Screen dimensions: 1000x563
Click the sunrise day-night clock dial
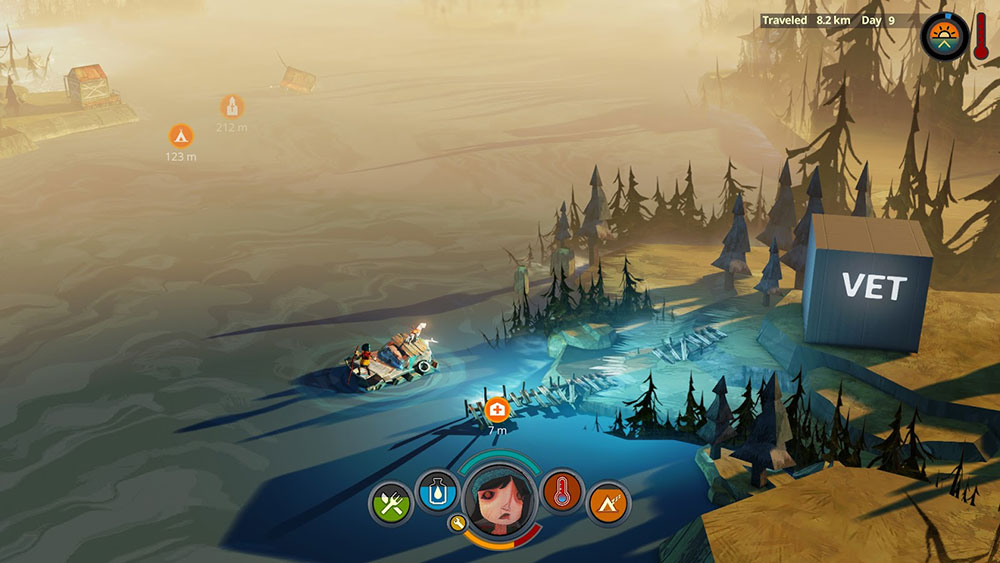[944, 34]
